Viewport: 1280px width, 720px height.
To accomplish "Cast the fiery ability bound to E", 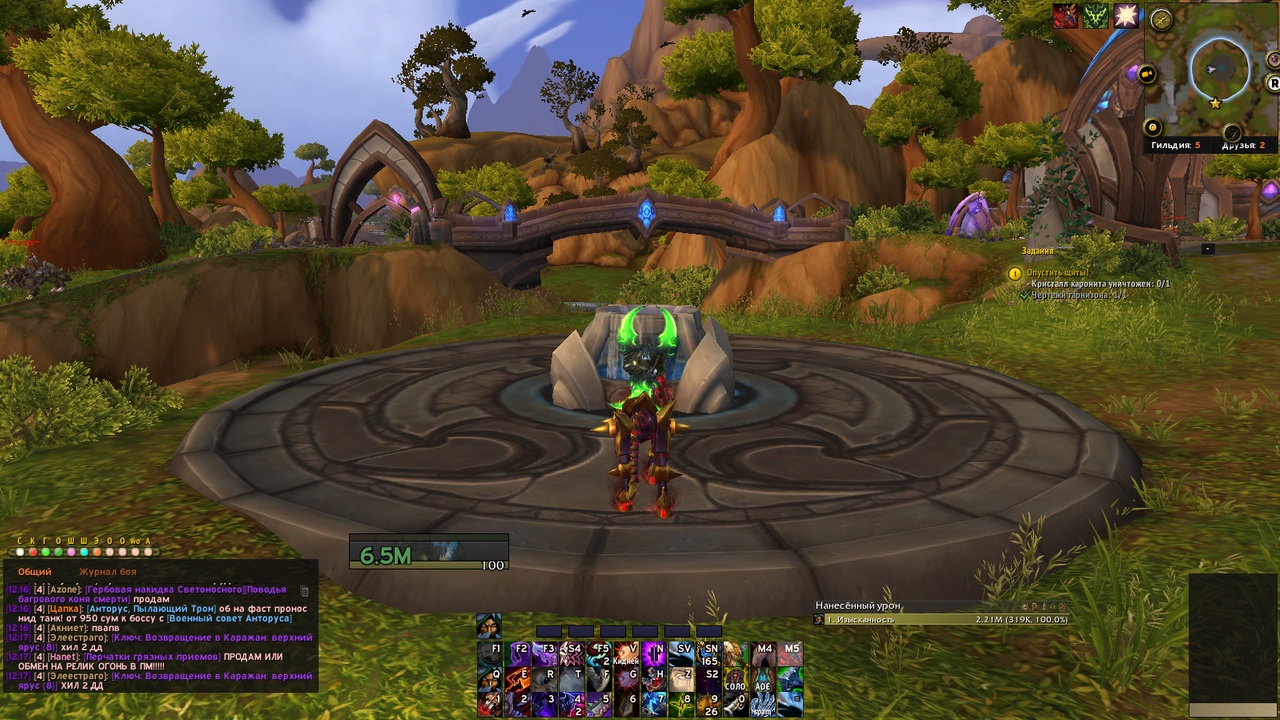I will (x=518, y=679).
